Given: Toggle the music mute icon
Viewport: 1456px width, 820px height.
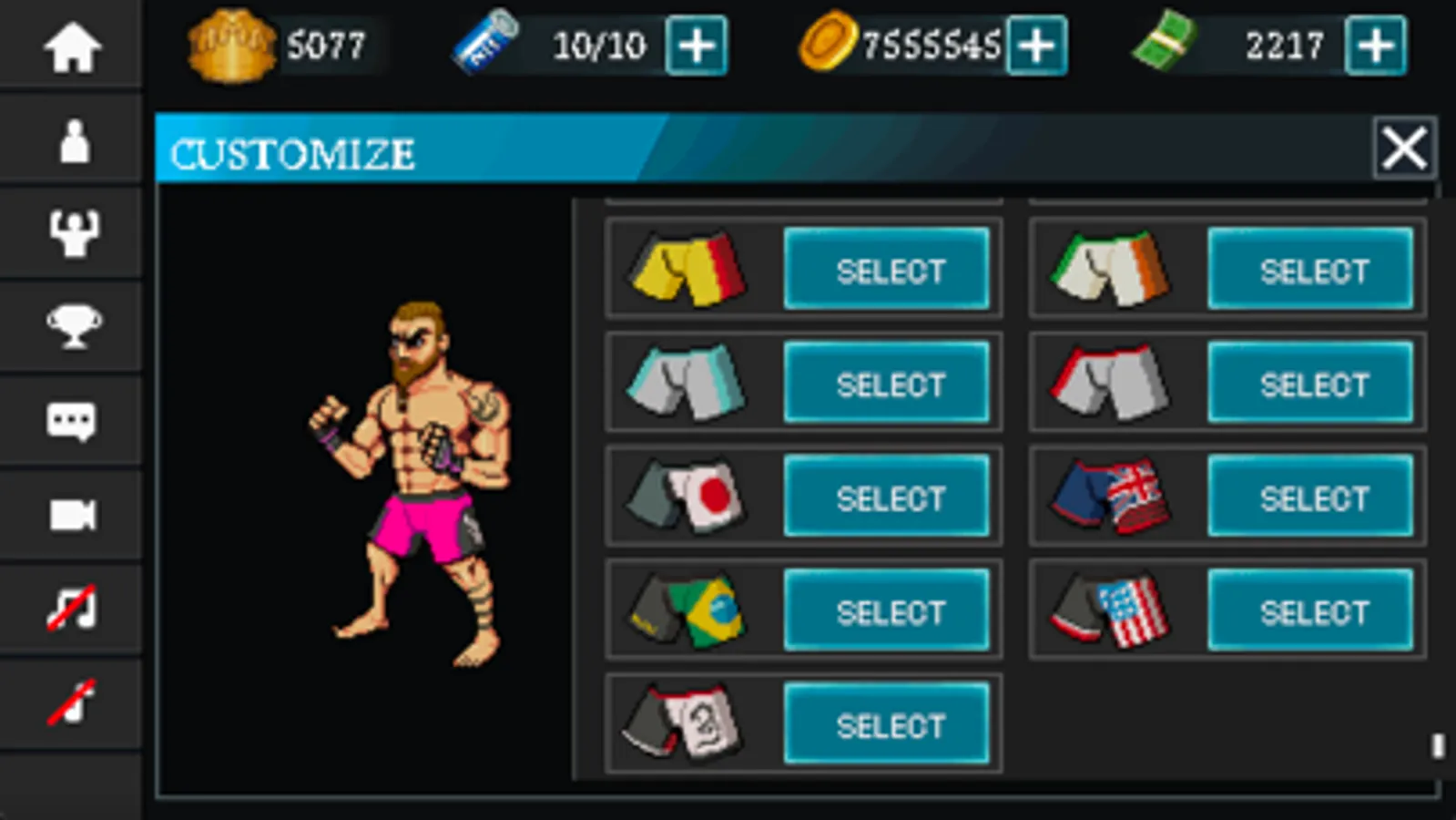Looking at the screenshot, I should 72,606.
